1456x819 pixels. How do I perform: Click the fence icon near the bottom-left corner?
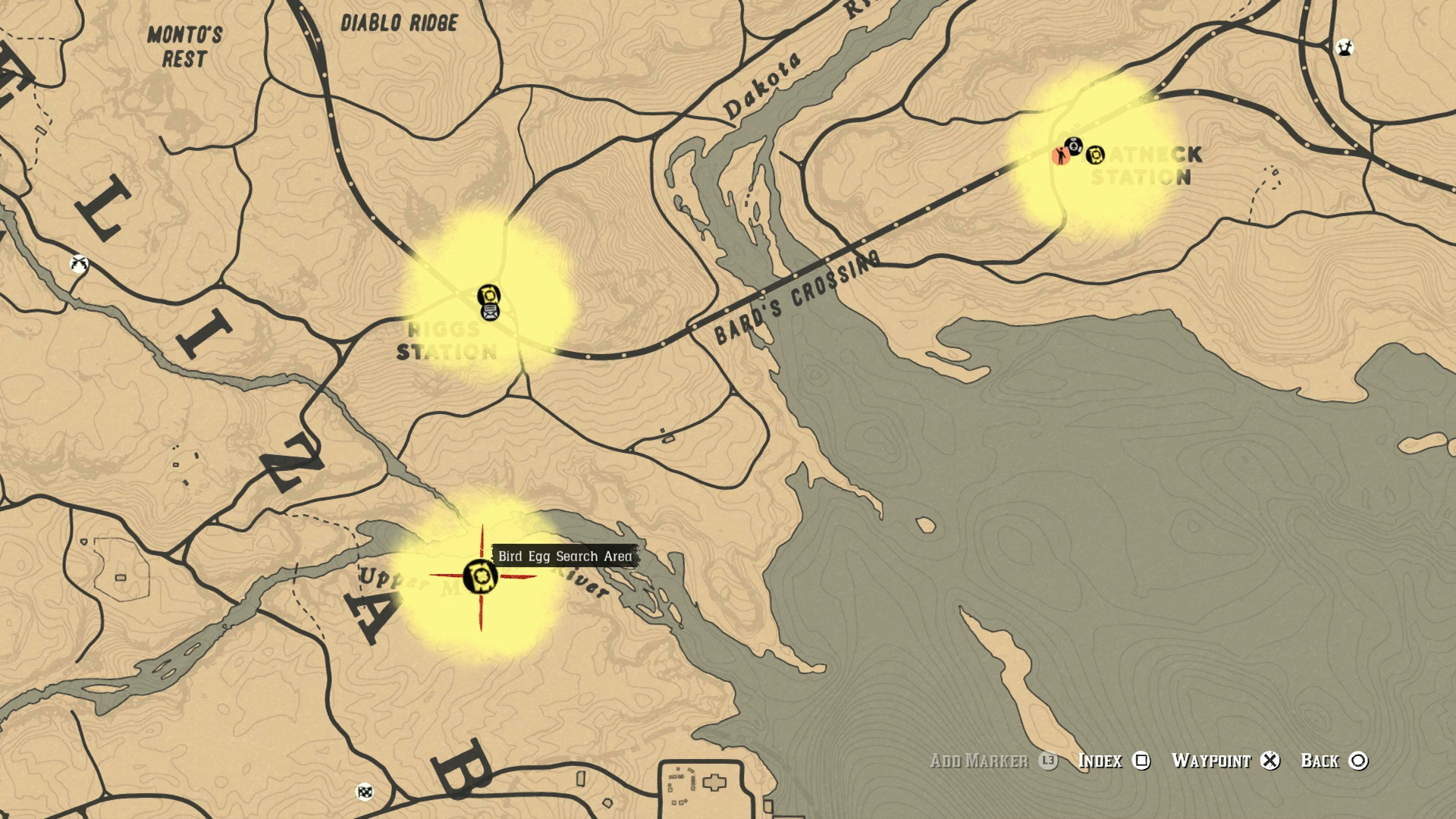pyautogui.click(x=364, y=792)
